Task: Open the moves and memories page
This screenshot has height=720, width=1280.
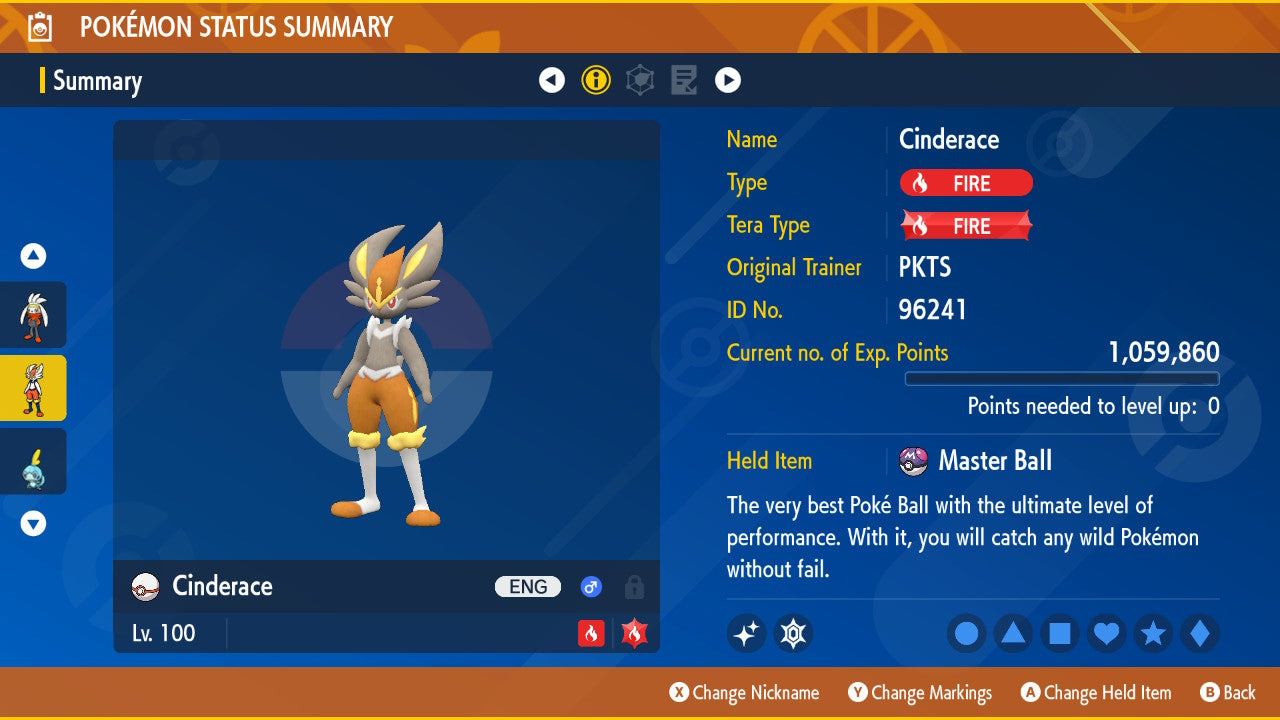Action: tap(683, 79)
